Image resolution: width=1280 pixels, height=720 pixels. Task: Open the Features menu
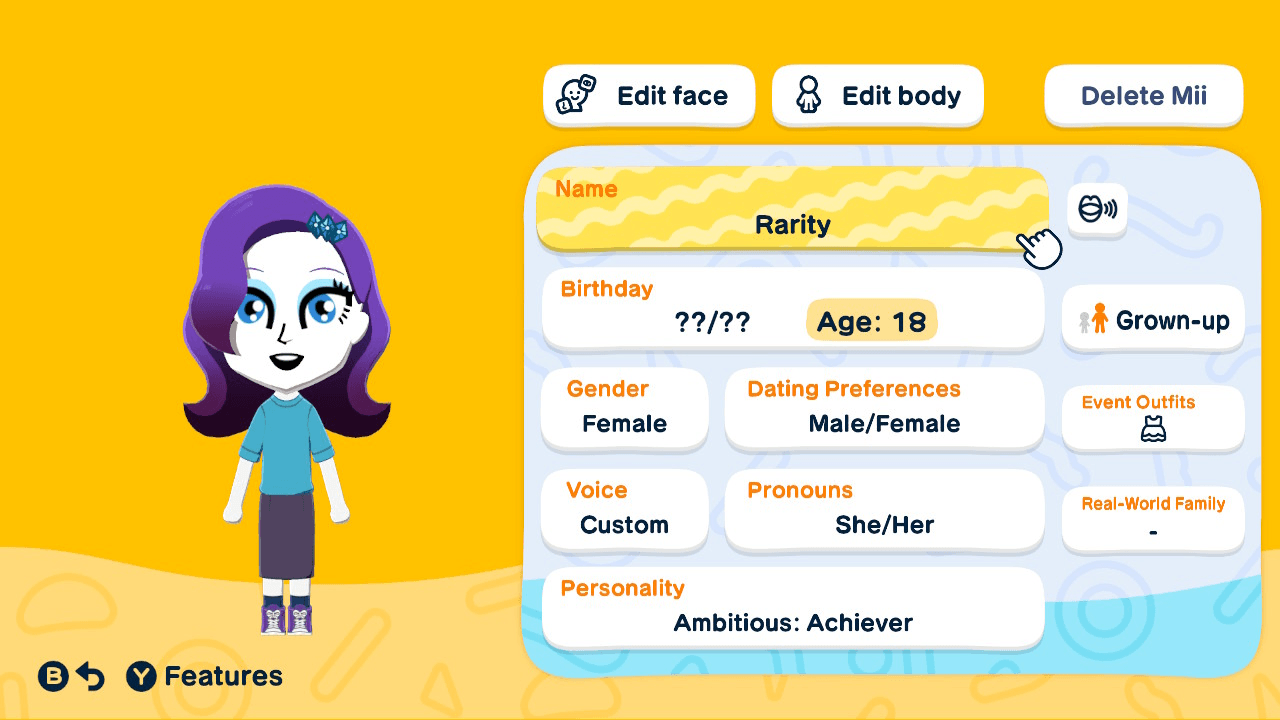pyautogui.click(x=205, y=676)
